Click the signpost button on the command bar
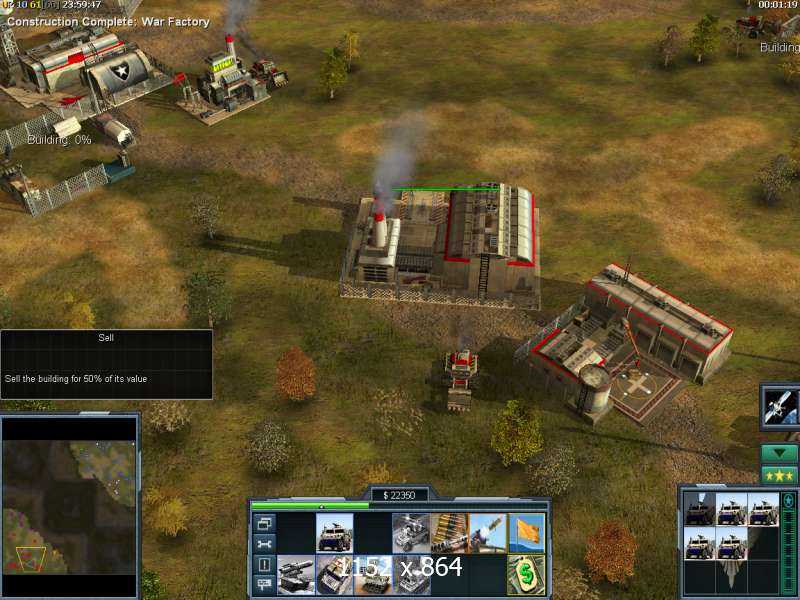The image size is (800, 600). pos(264,585)
